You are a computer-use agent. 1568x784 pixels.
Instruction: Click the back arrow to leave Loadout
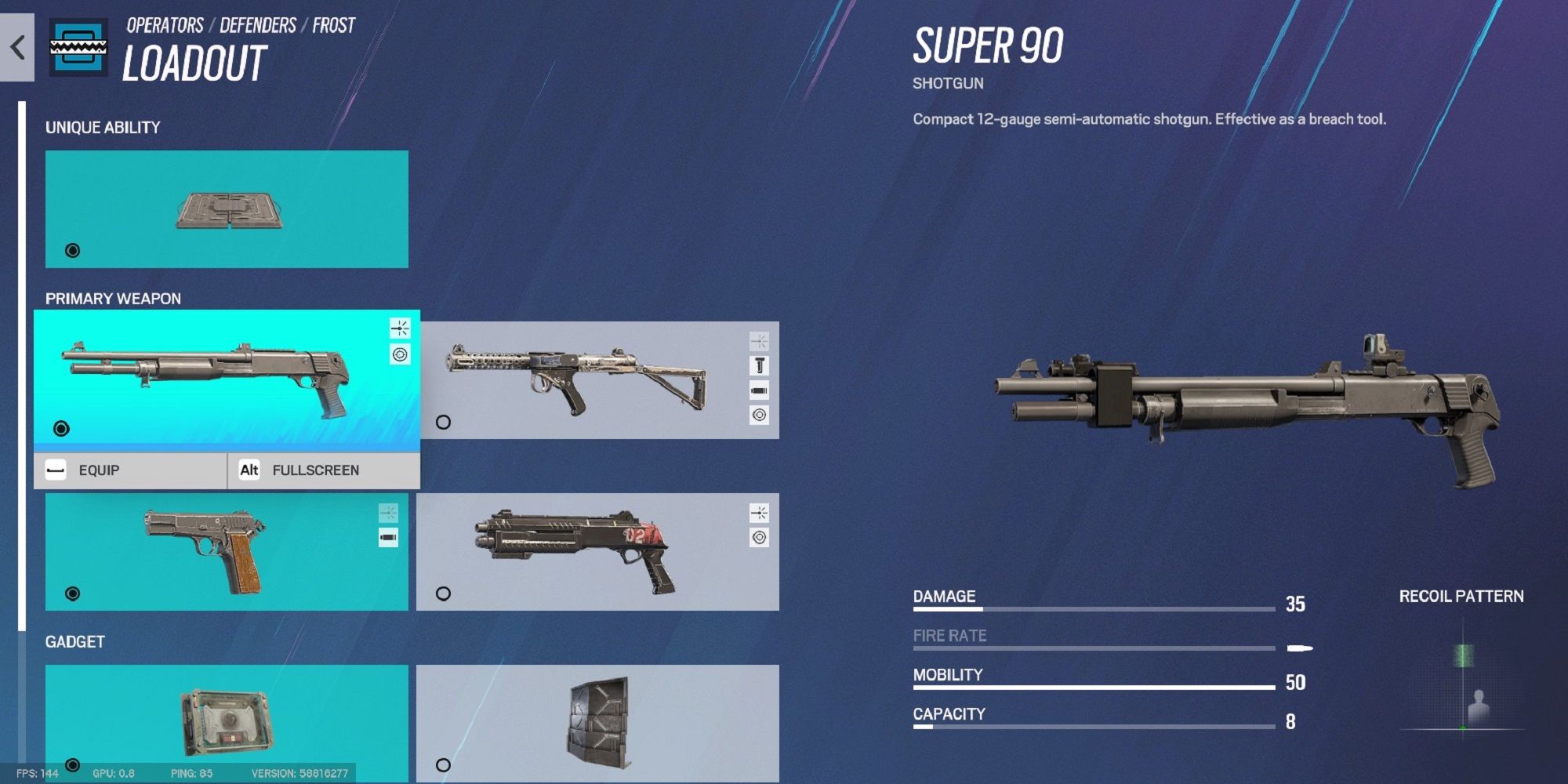coord(16,46)
